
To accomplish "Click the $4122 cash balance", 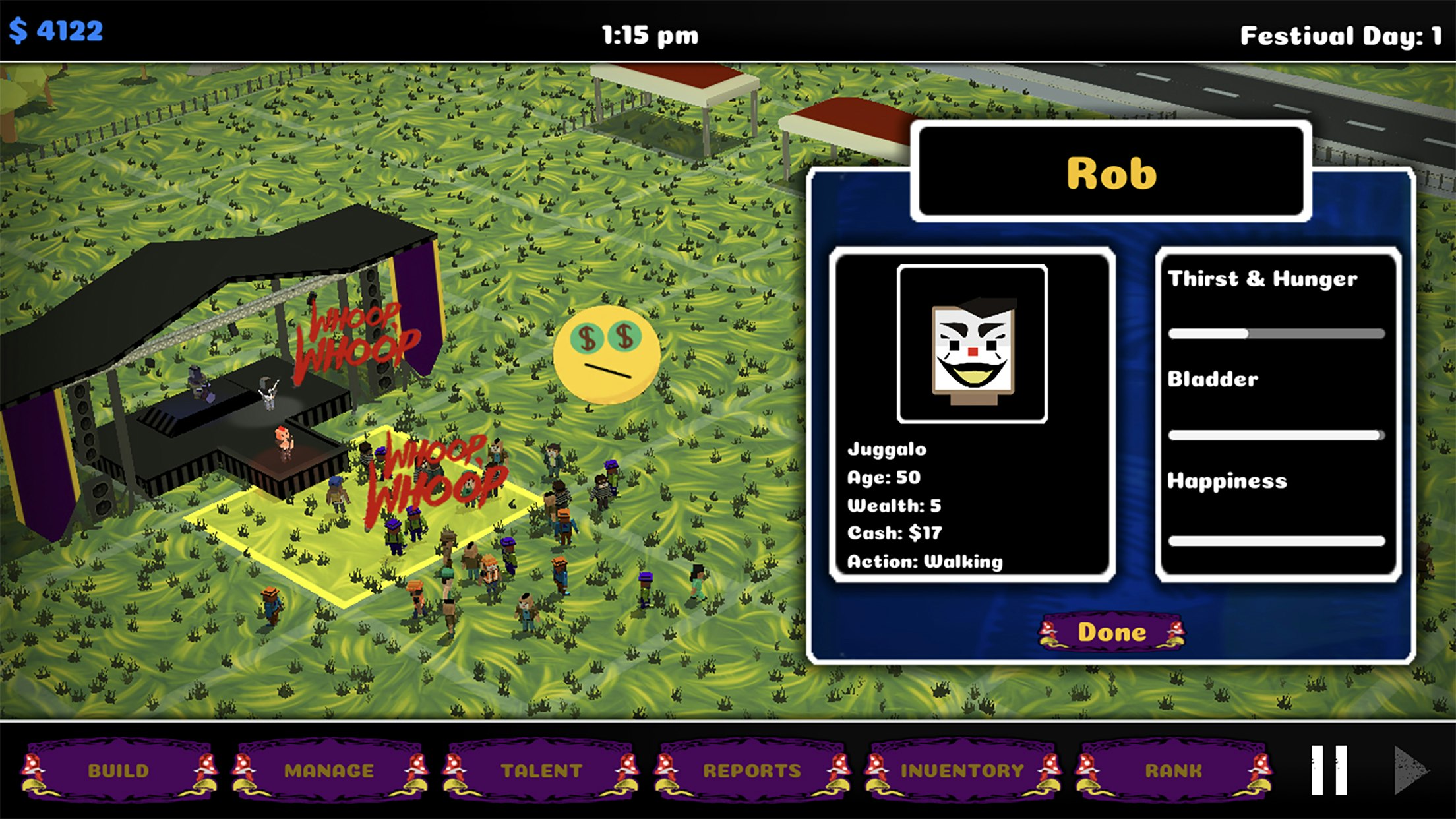I will (x=55, y=28).
